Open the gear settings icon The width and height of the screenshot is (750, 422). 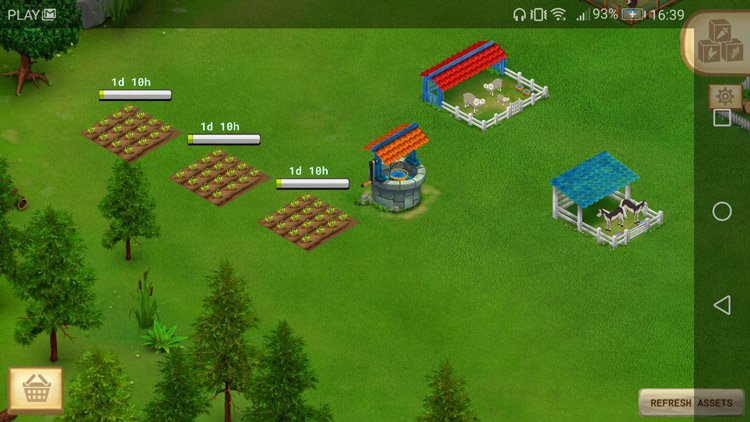click(725, 96)
